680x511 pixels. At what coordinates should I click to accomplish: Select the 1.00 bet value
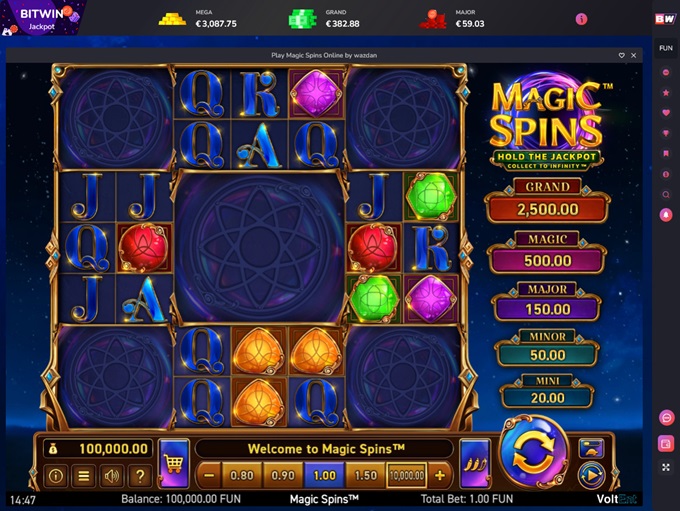[323, 476]
